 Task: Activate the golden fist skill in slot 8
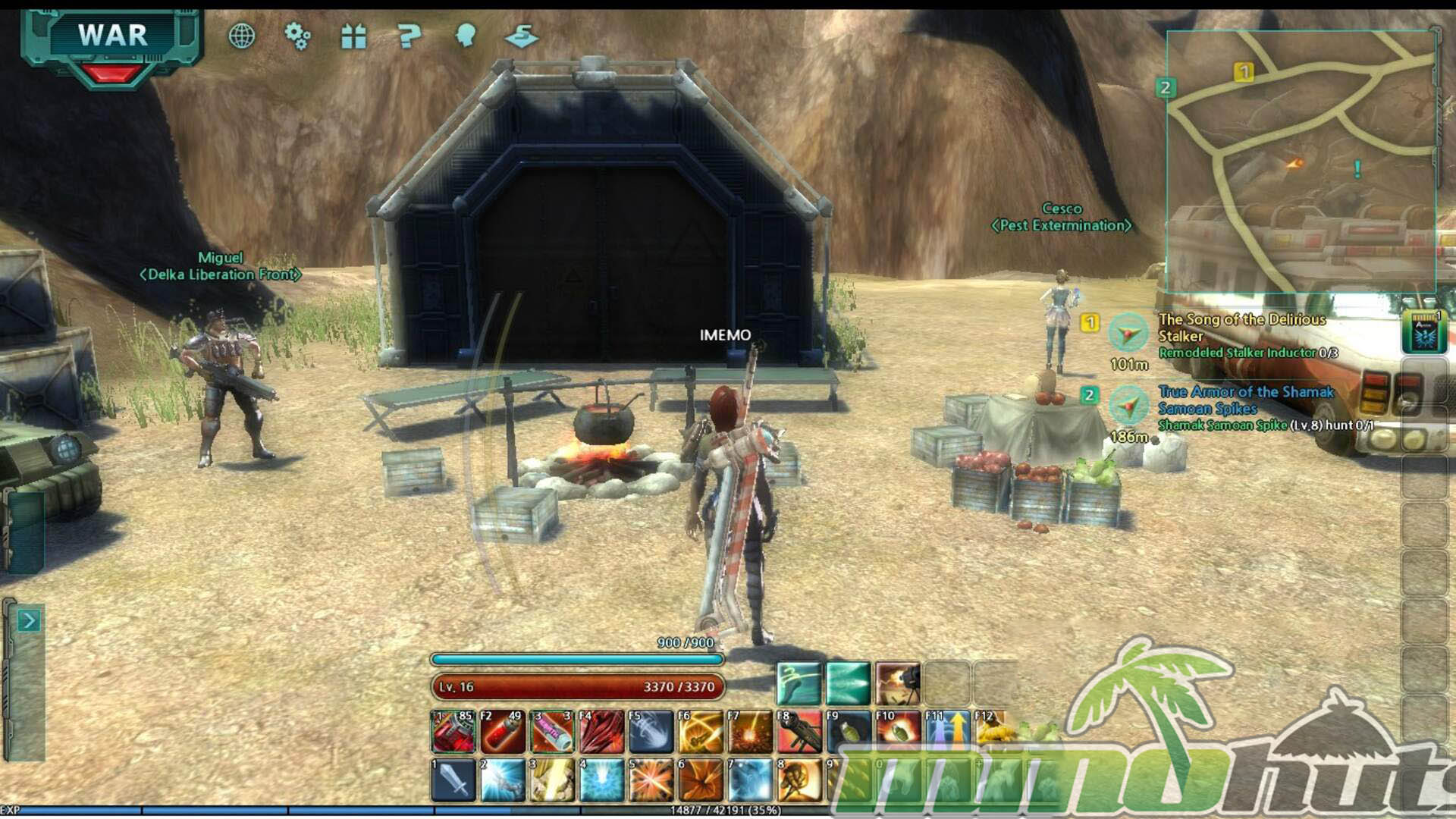[799, 780]
